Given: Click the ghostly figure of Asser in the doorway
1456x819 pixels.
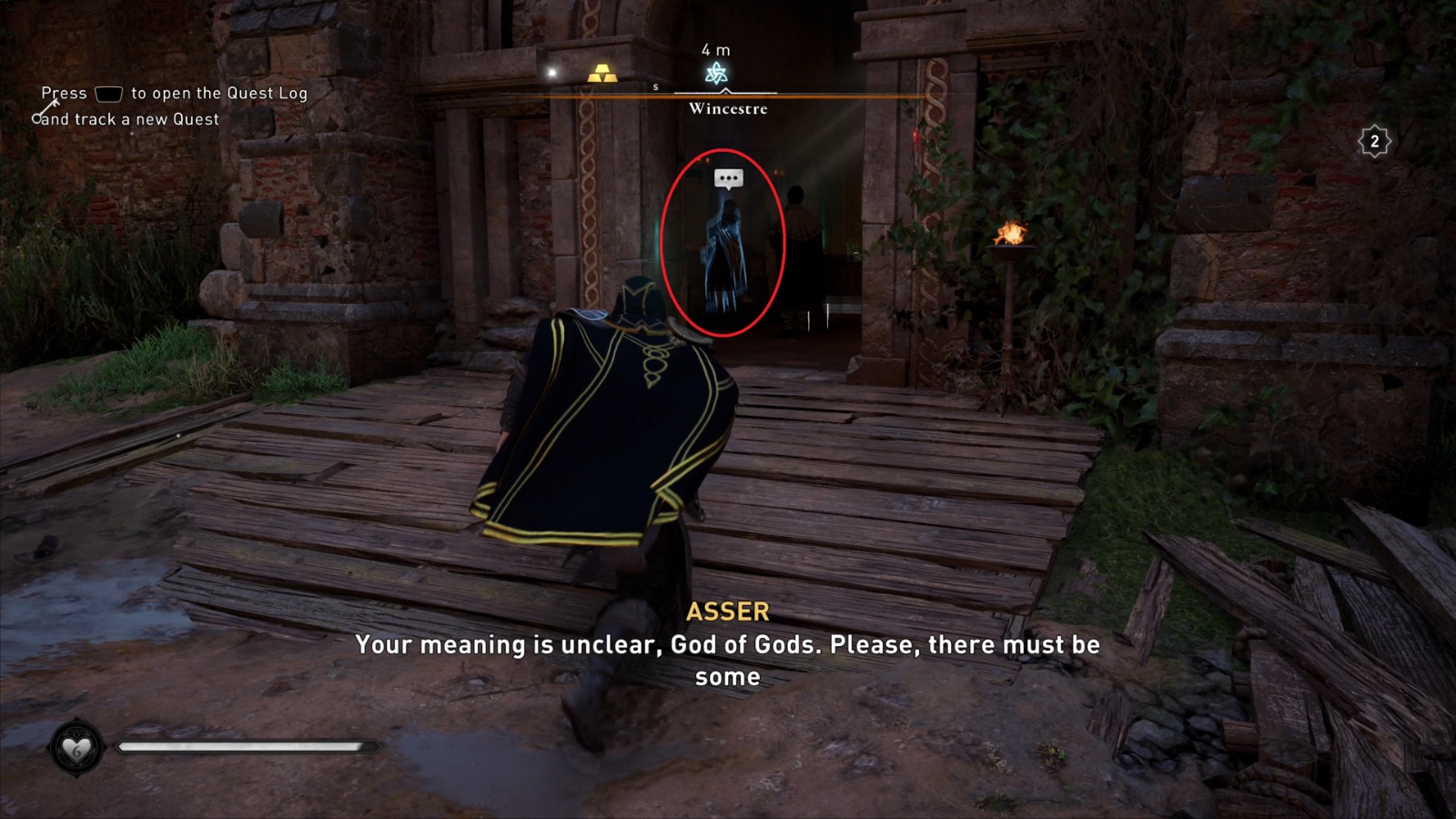Looking at the screenshot, I should 723,255.
